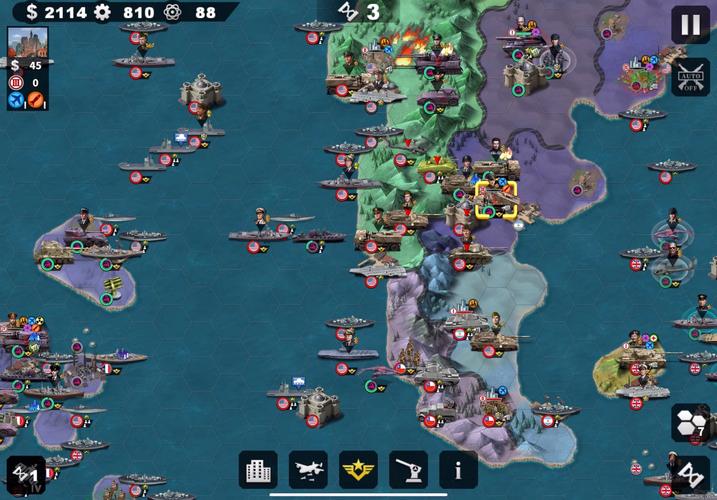717x500 pixels.
Task: Show the info panel
Action: pos(458,469)
